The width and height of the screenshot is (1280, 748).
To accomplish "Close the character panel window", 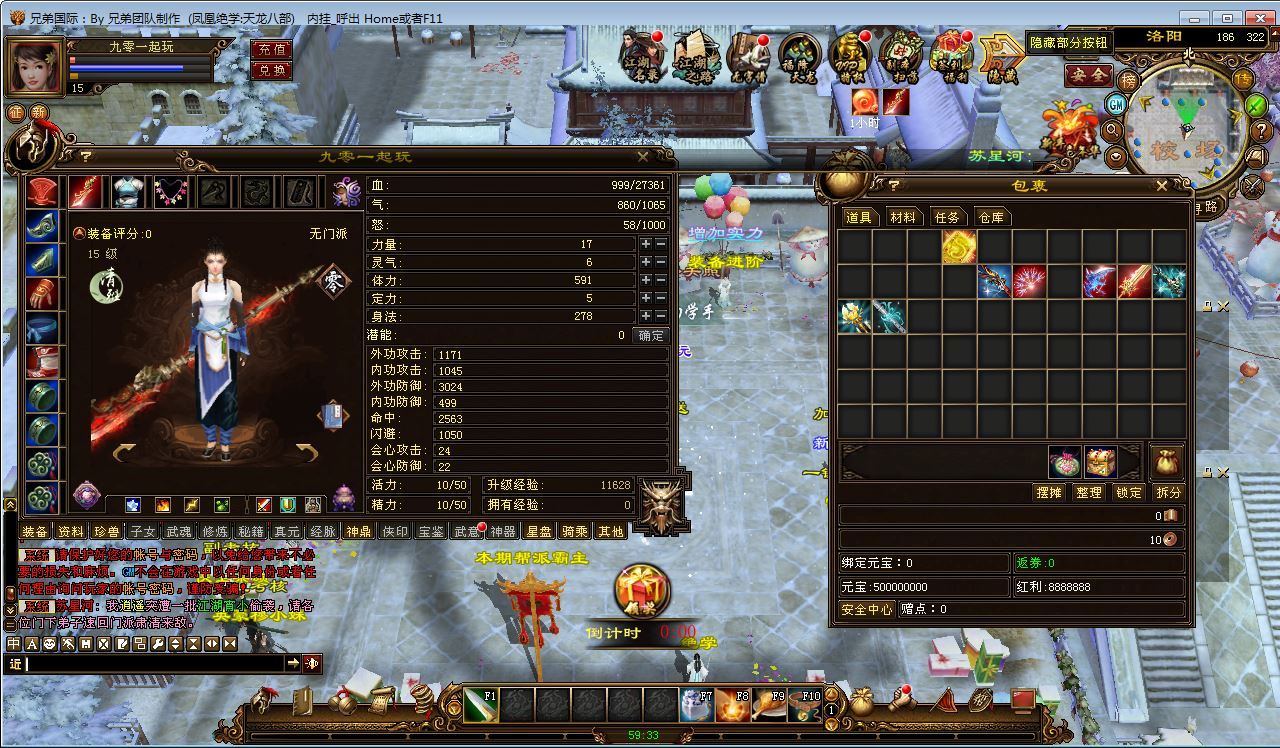I will pos(643,157).
